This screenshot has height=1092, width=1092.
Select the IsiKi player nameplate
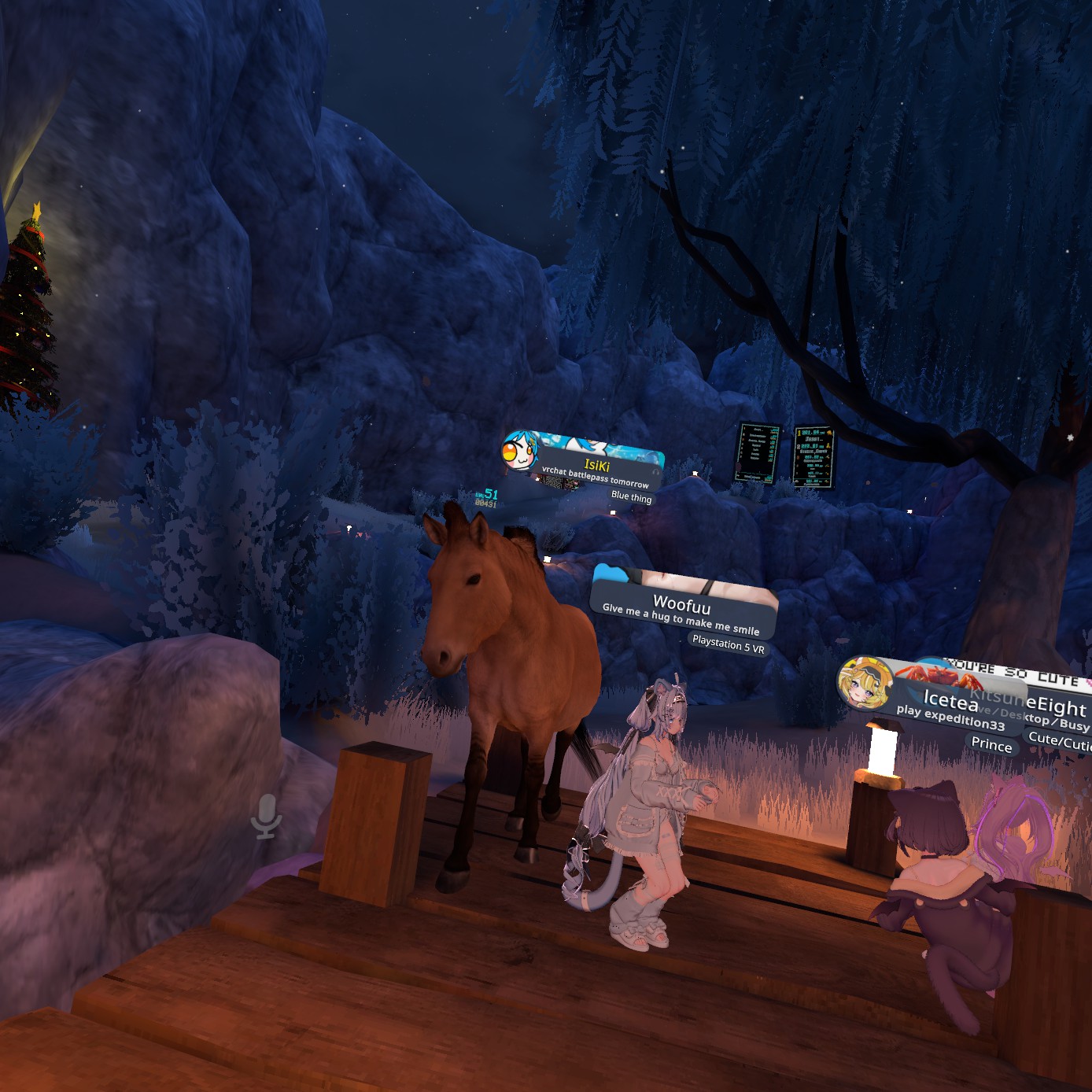[x=597, y=466]
